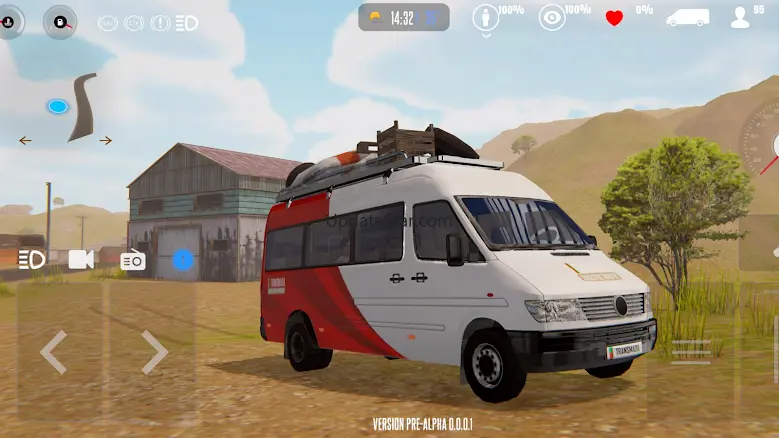Tap the blue oval route marker
This screenshot has width=779, height=438.
point(57,106)
